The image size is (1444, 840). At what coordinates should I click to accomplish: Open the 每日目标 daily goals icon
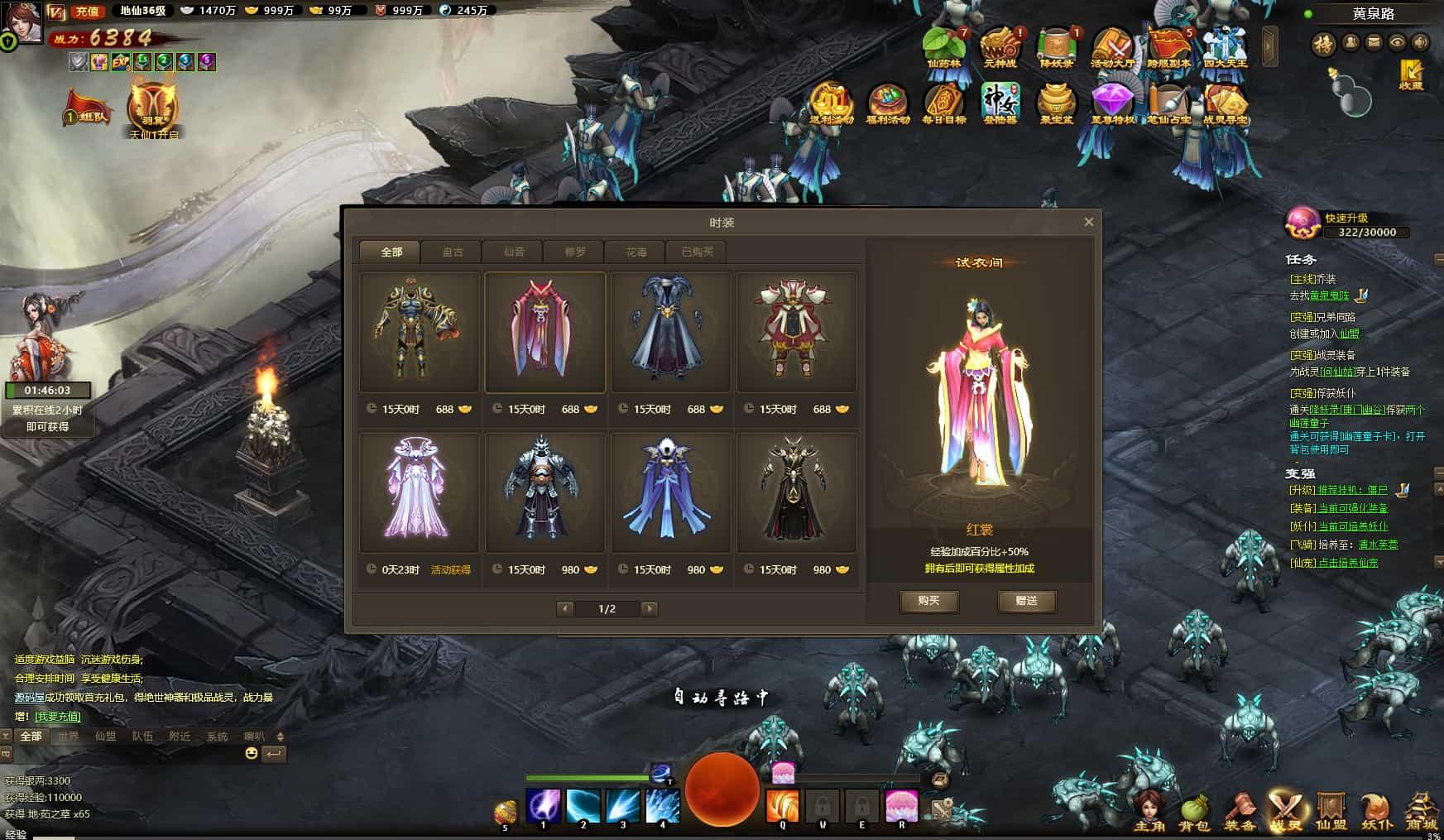(x=943, y=103)
